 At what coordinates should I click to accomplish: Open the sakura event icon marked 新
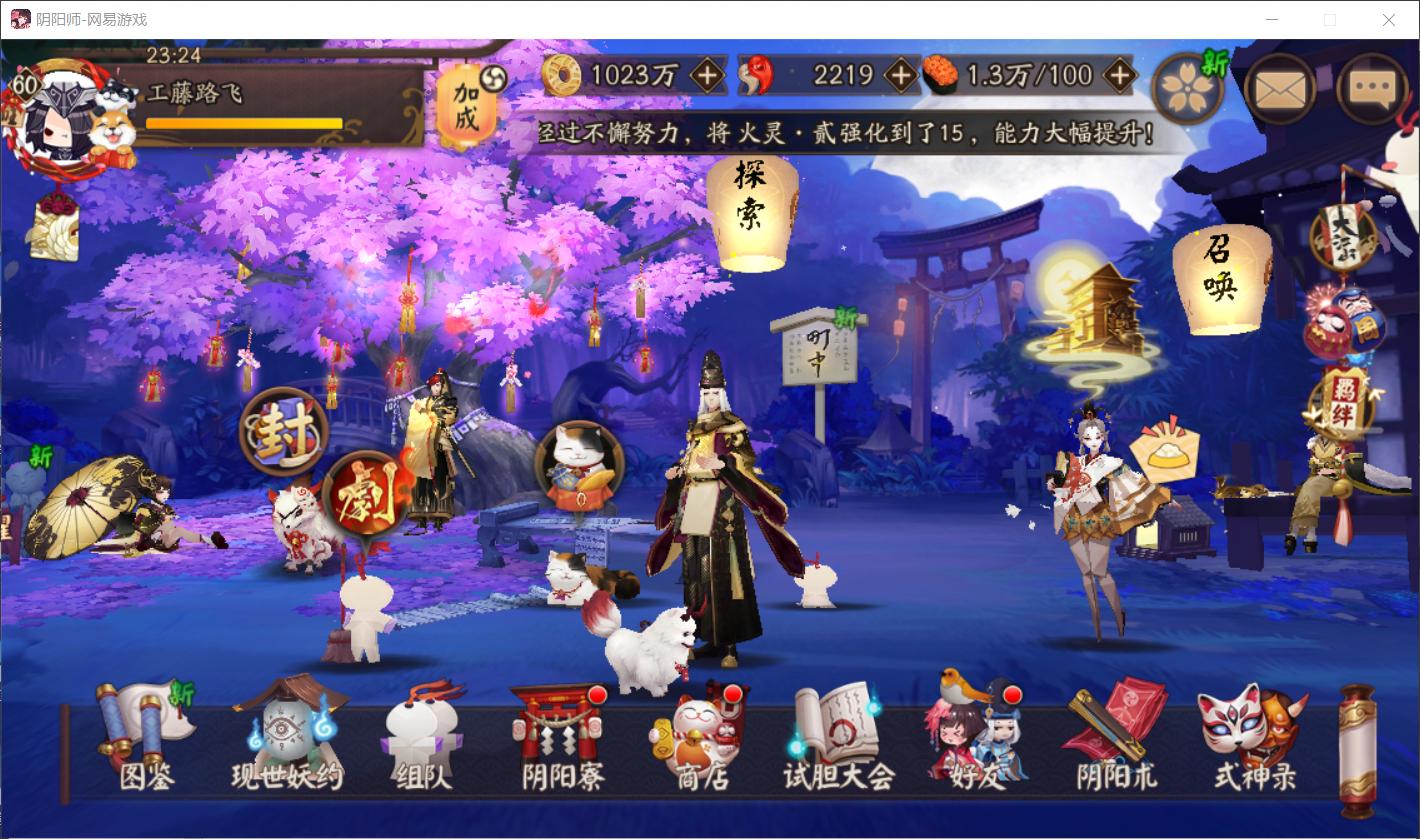tap(1186, 88)
